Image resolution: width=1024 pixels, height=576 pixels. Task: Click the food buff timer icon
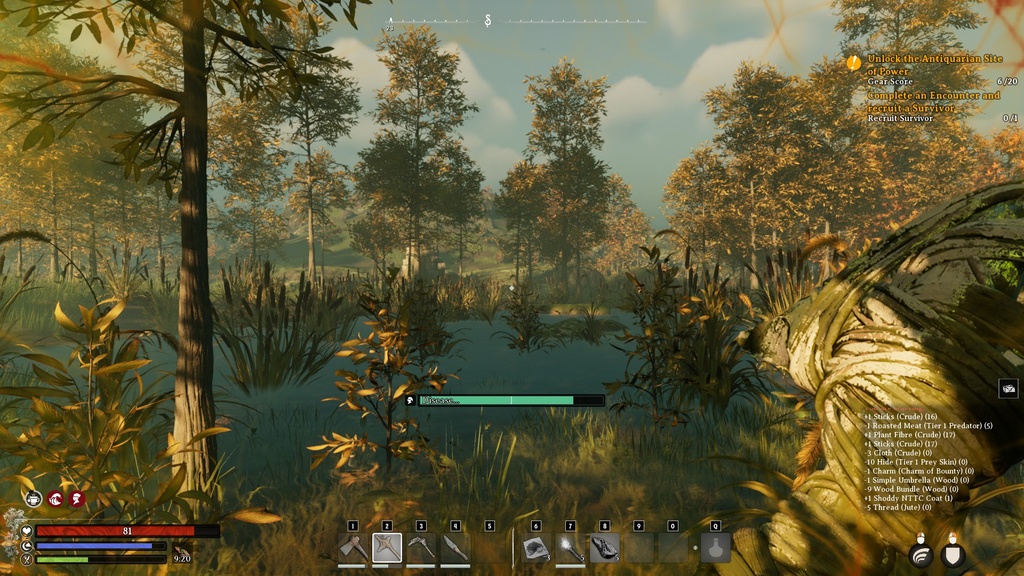[180, 550]
